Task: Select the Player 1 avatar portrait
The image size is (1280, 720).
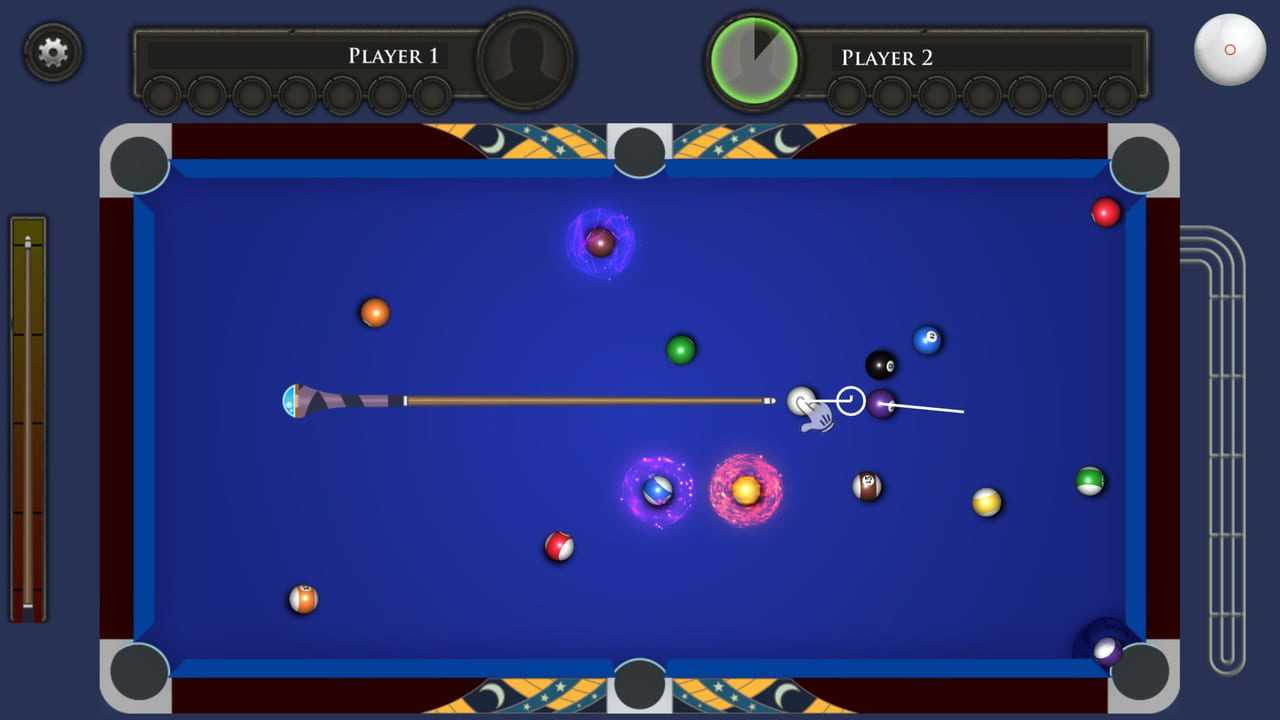Action: point(525,59)
